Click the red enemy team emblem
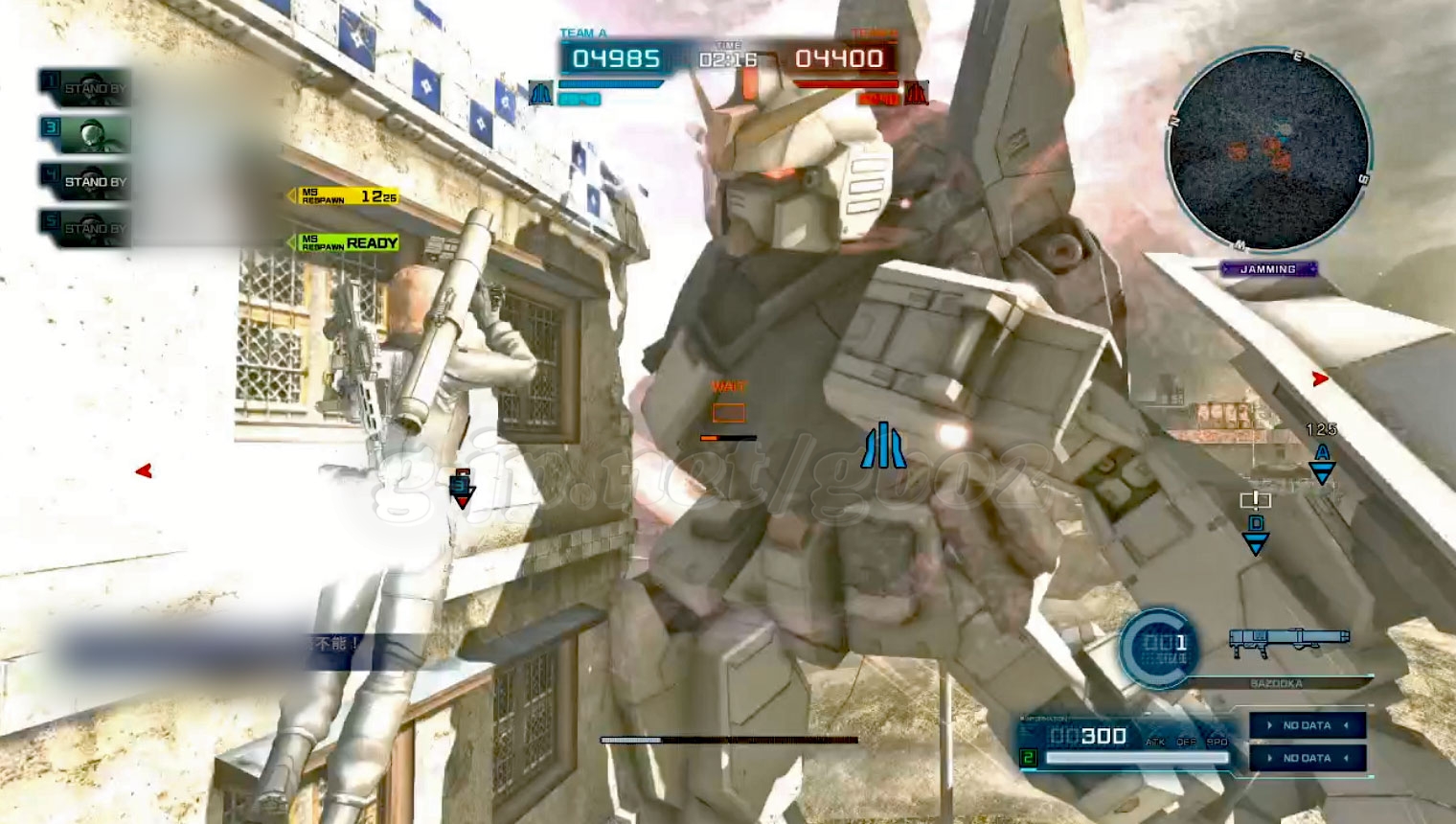The image size is (1456, 824). (x=917, y=93)
